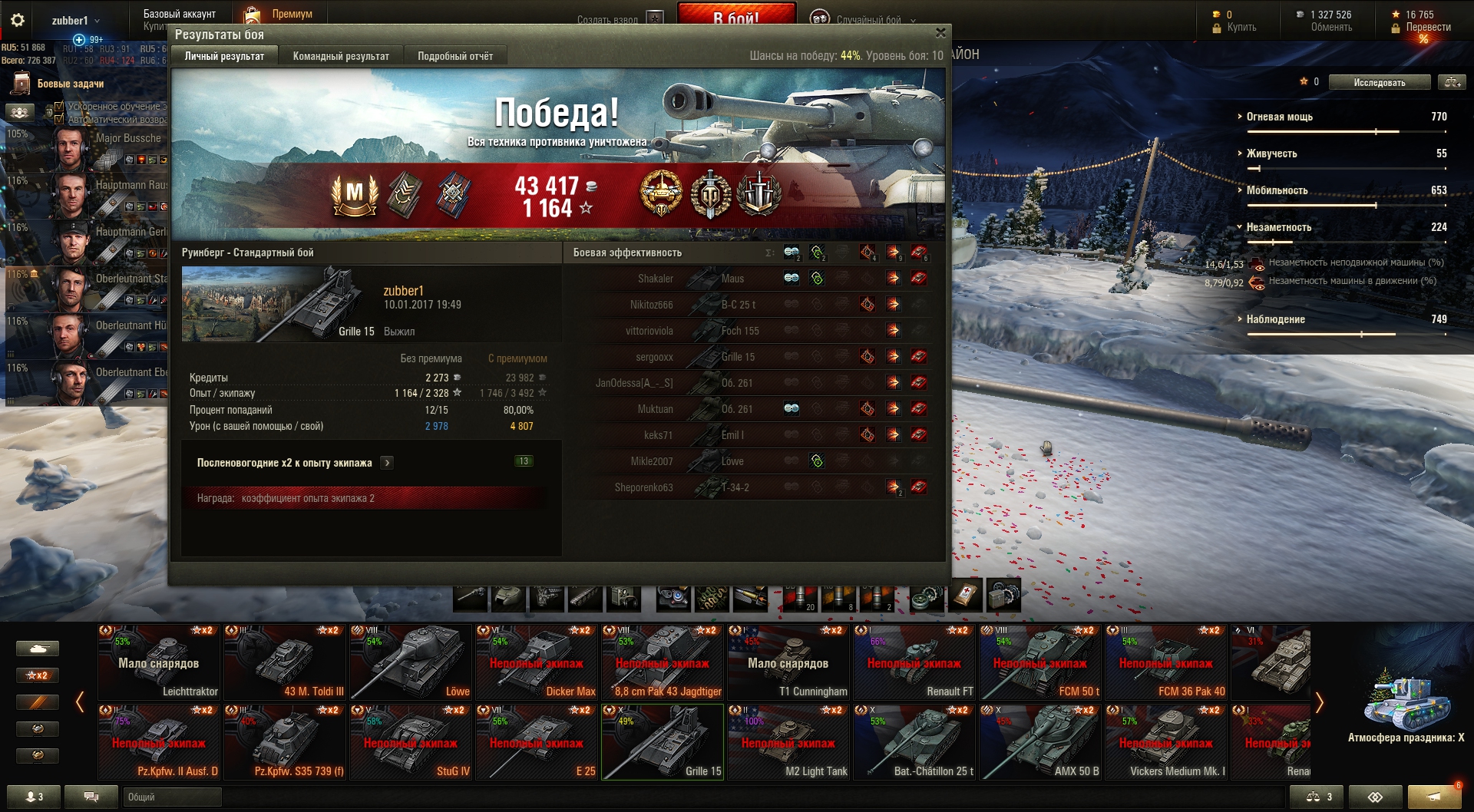Collapse the Незаметность parameter section

[1278, 227]
